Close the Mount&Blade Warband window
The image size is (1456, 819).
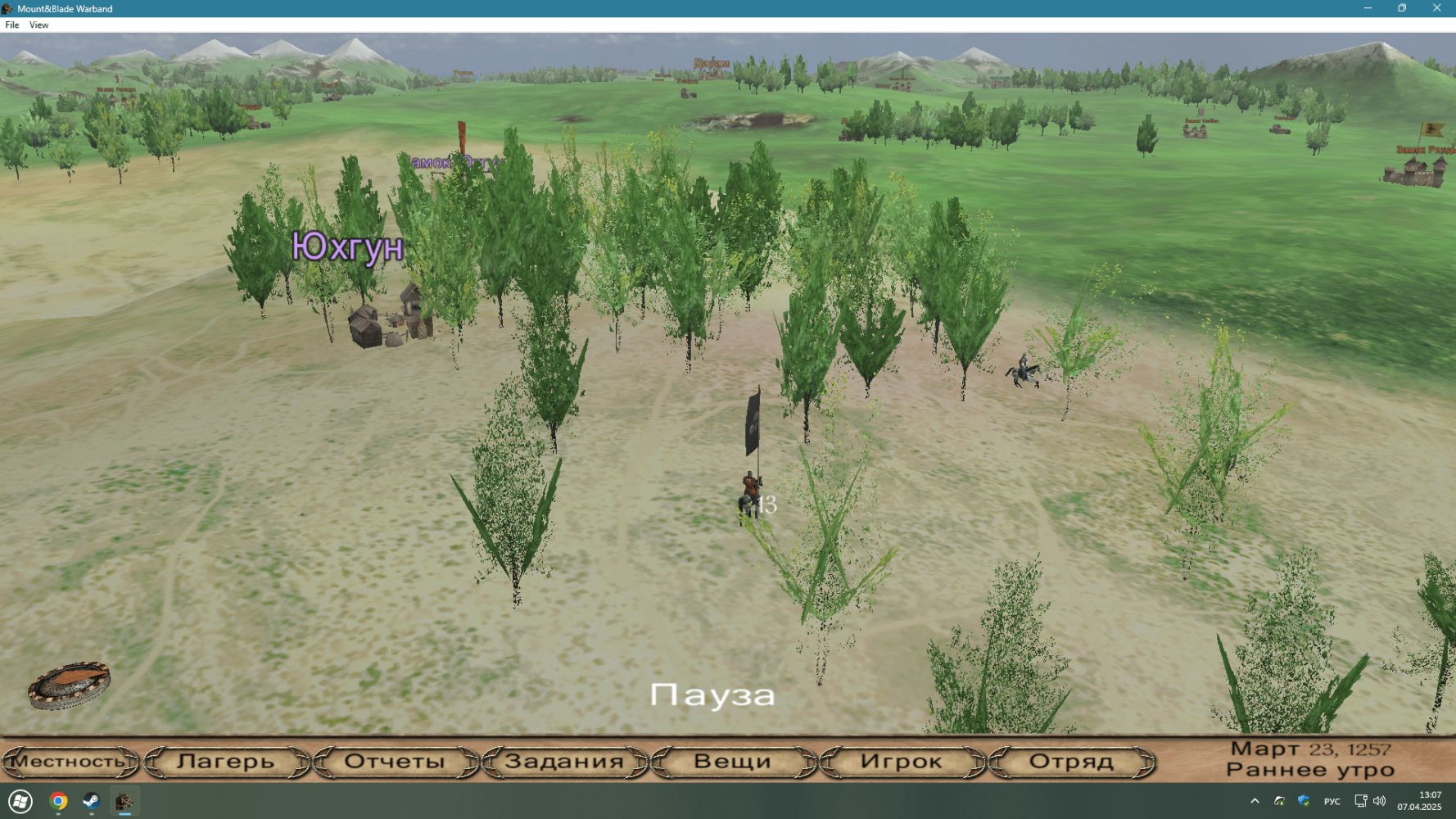1436,8
